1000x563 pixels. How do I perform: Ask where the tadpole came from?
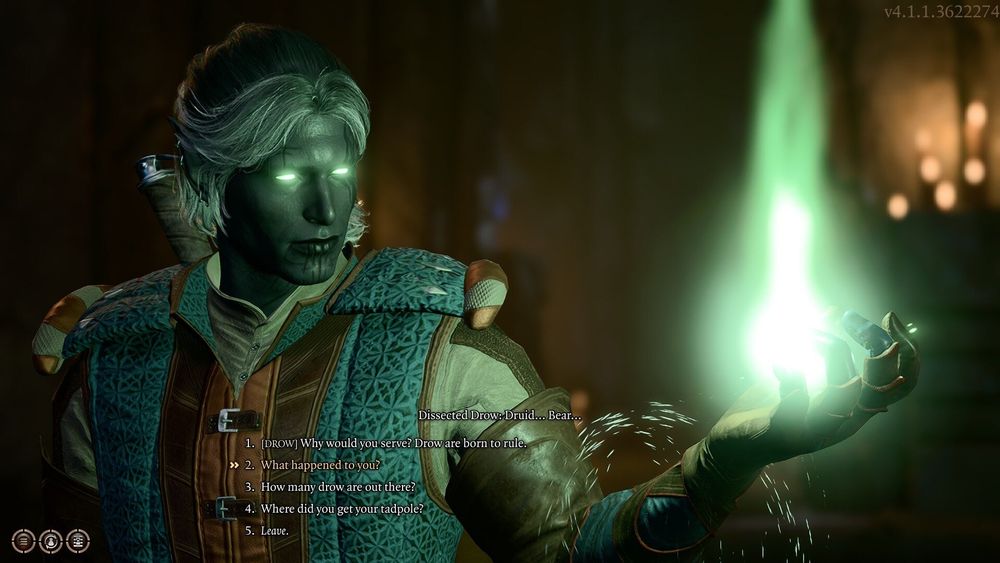click(341, 509)
